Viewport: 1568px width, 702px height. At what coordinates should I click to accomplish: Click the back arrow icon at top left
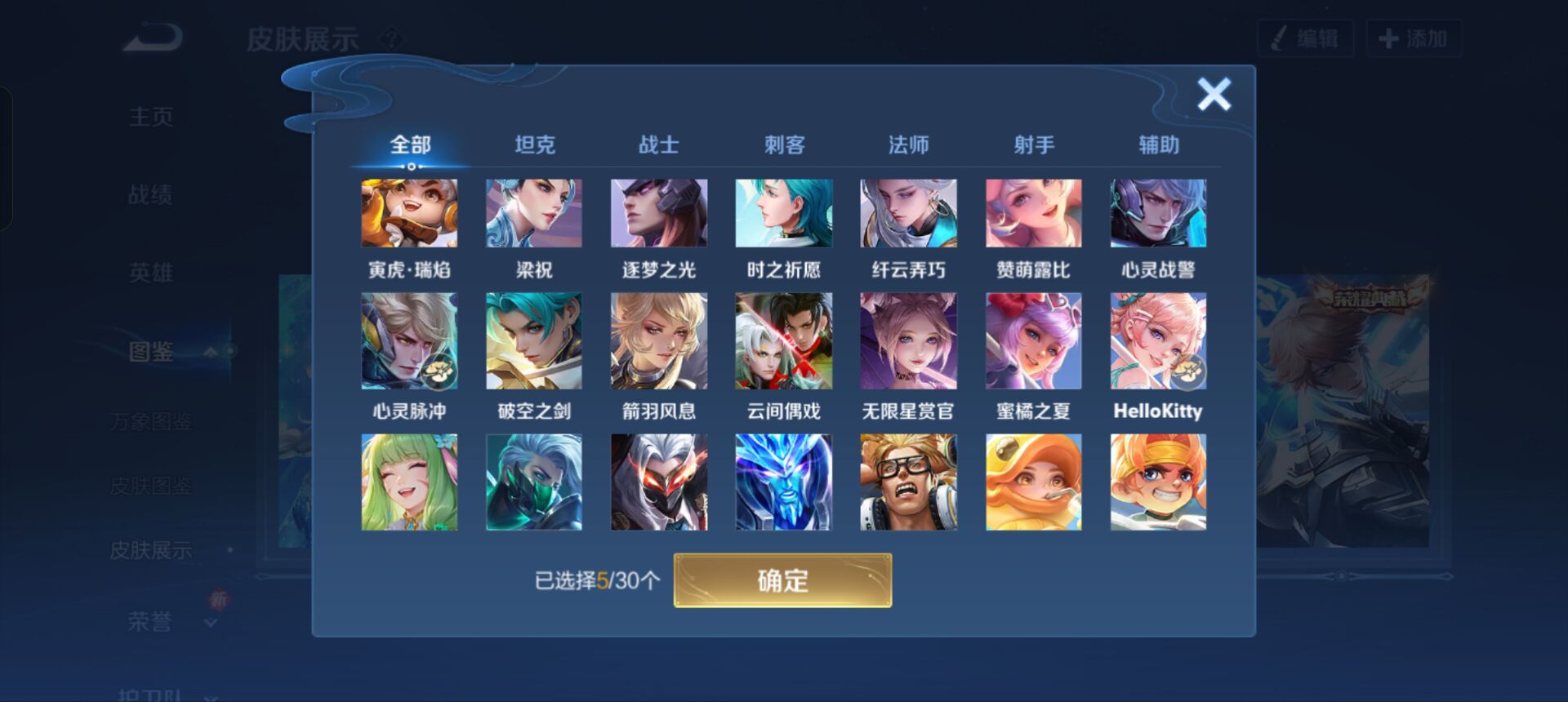tap(152, 36)
